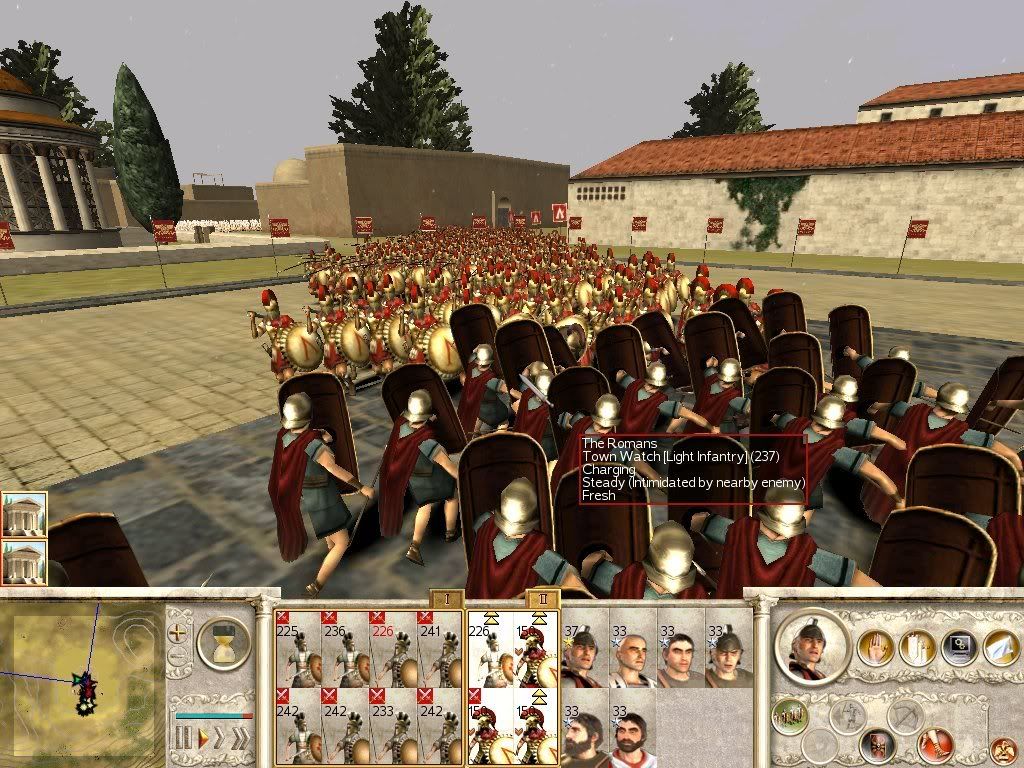
Task: Switch to the group II tab
Action: (x=540, y=599)
